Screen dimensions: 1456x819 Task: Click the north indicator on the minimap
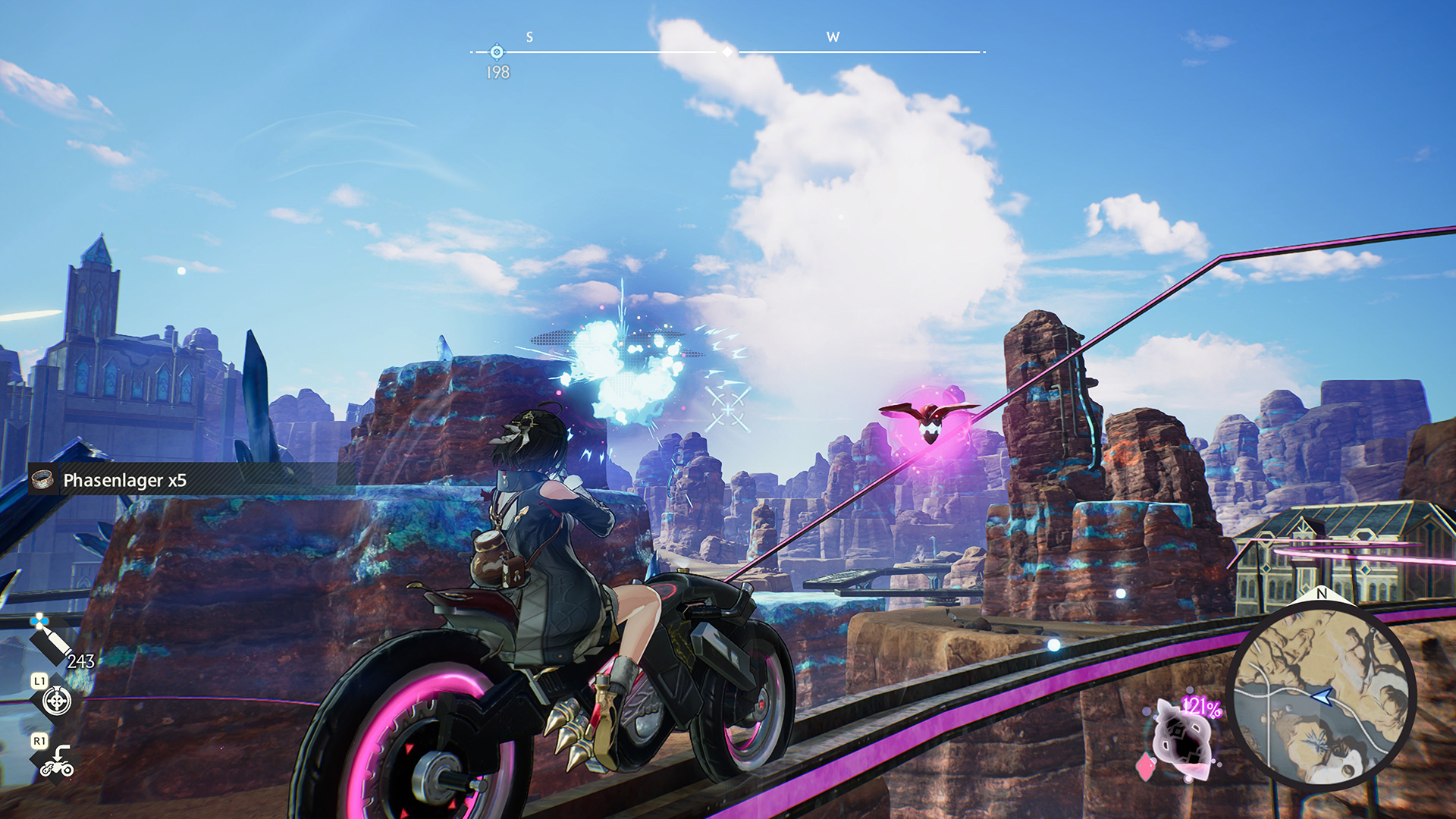click(1322, 594)
